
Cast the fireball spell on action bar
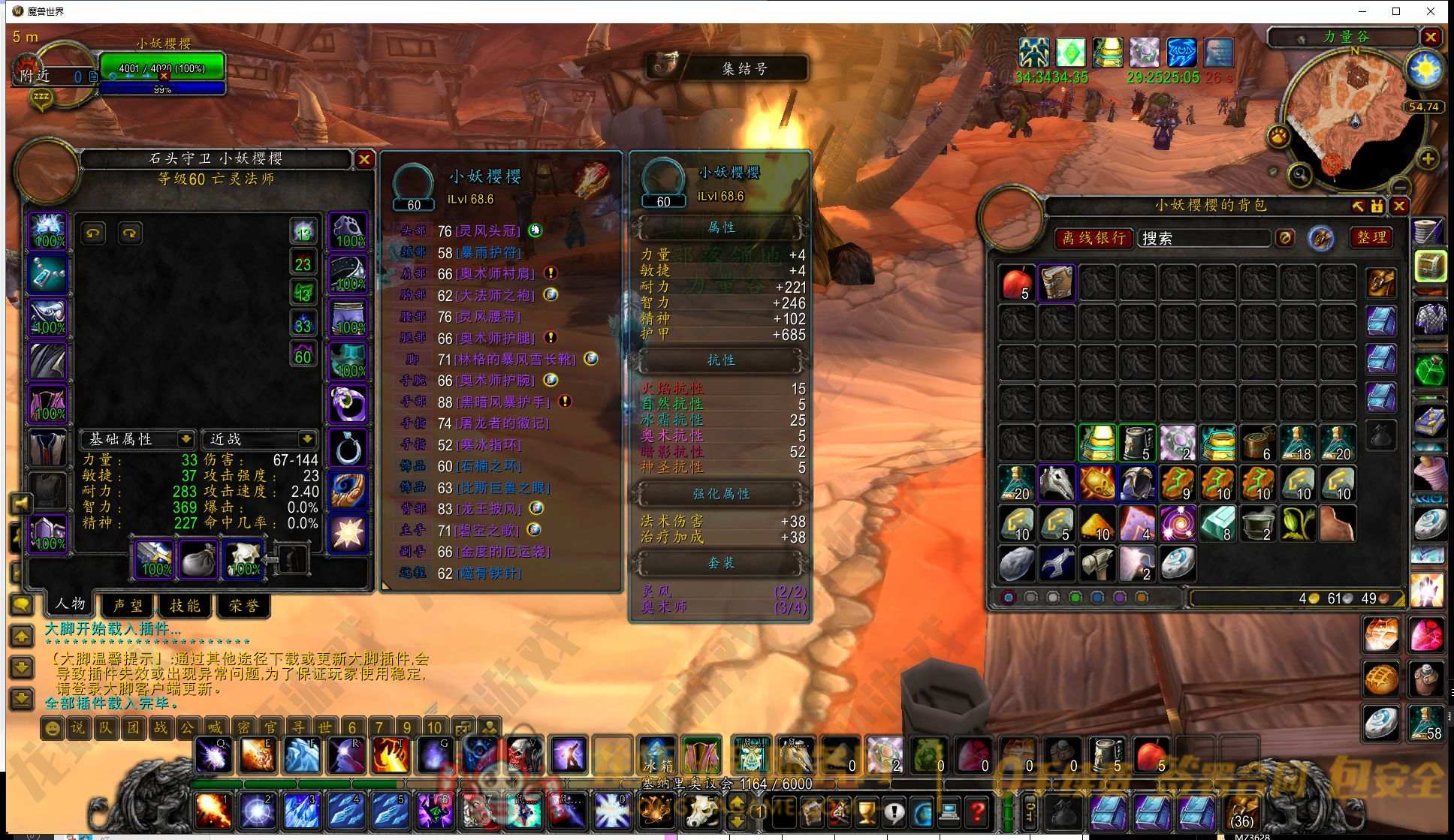tap(214, 811)
